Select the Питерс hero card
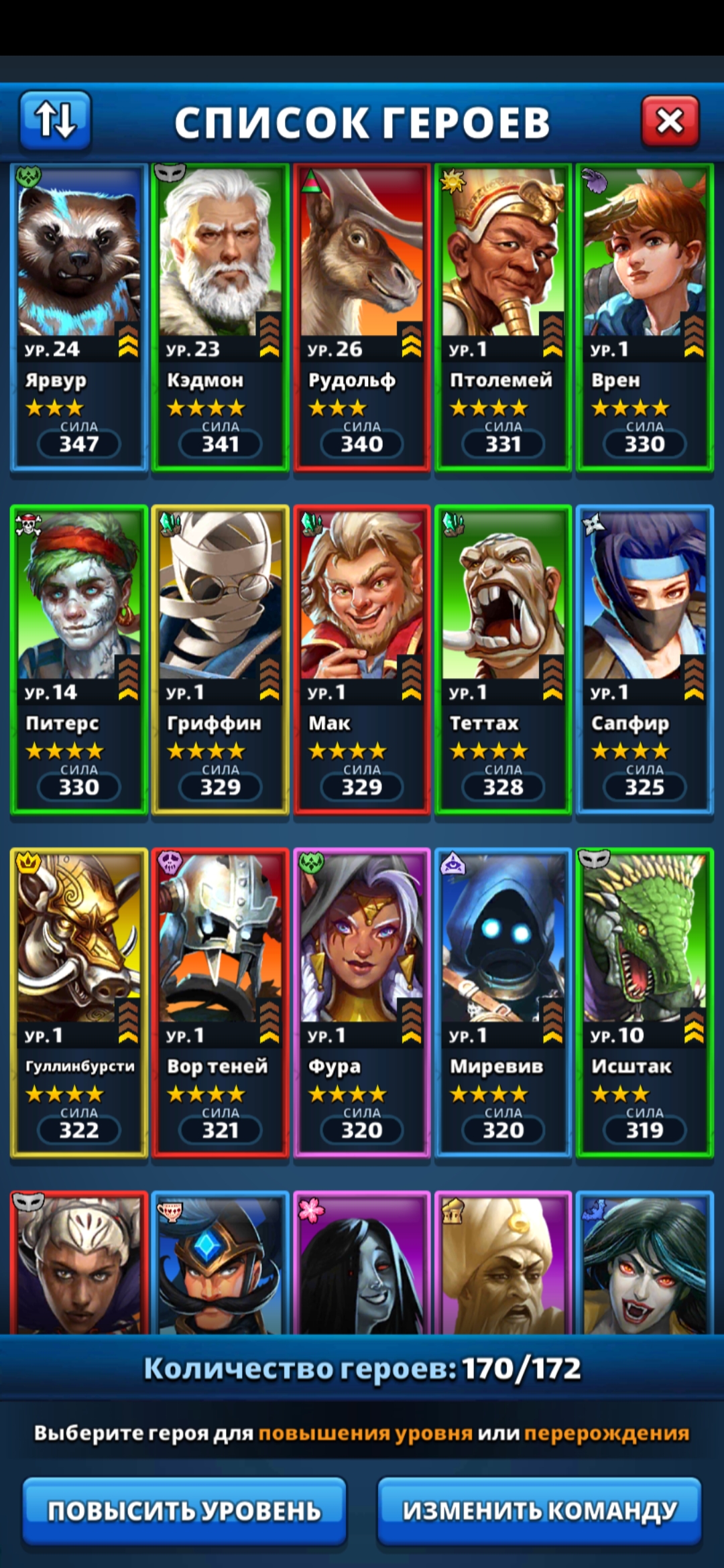 (79, 660)
